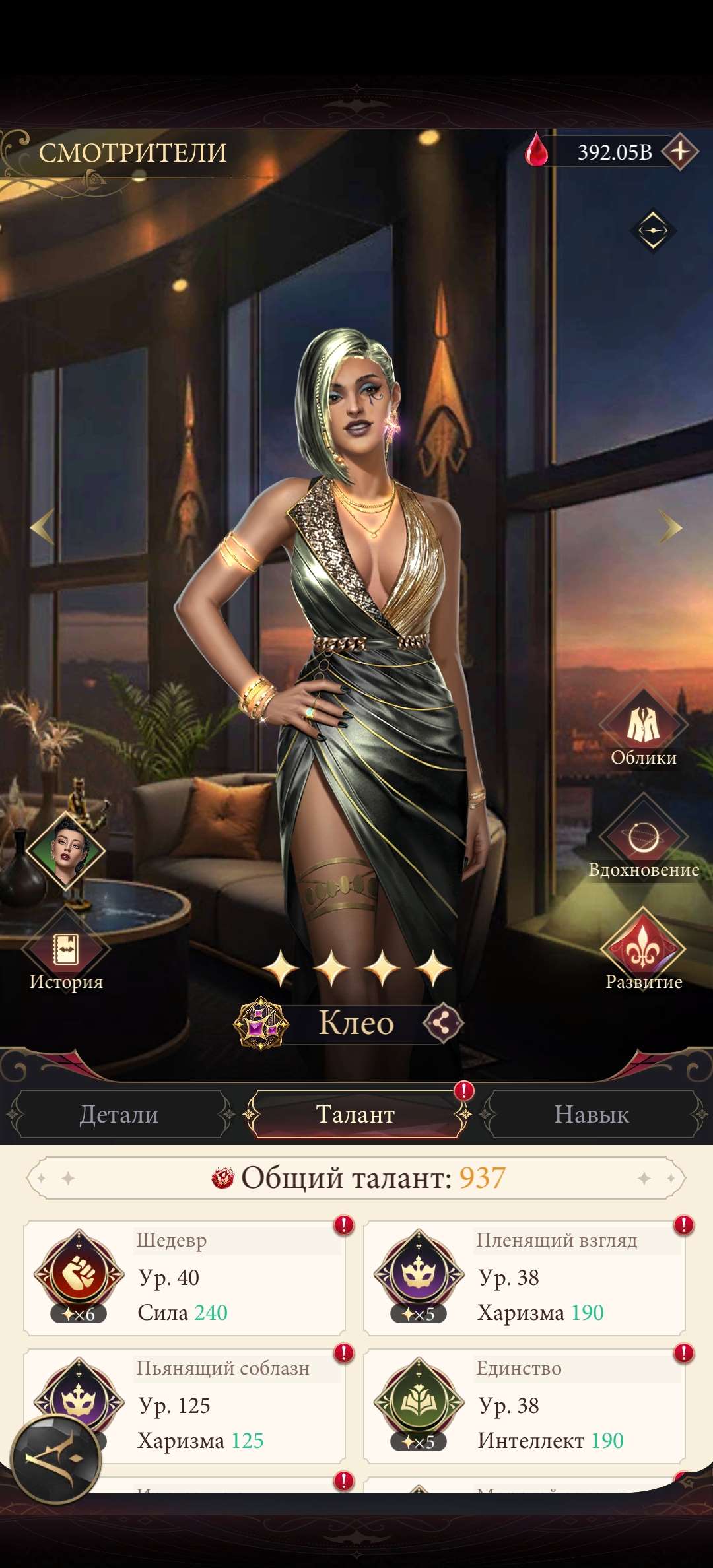Click the purple gem badge beside Клео
Viewport: 713px width, 1568px height.
261,1024
